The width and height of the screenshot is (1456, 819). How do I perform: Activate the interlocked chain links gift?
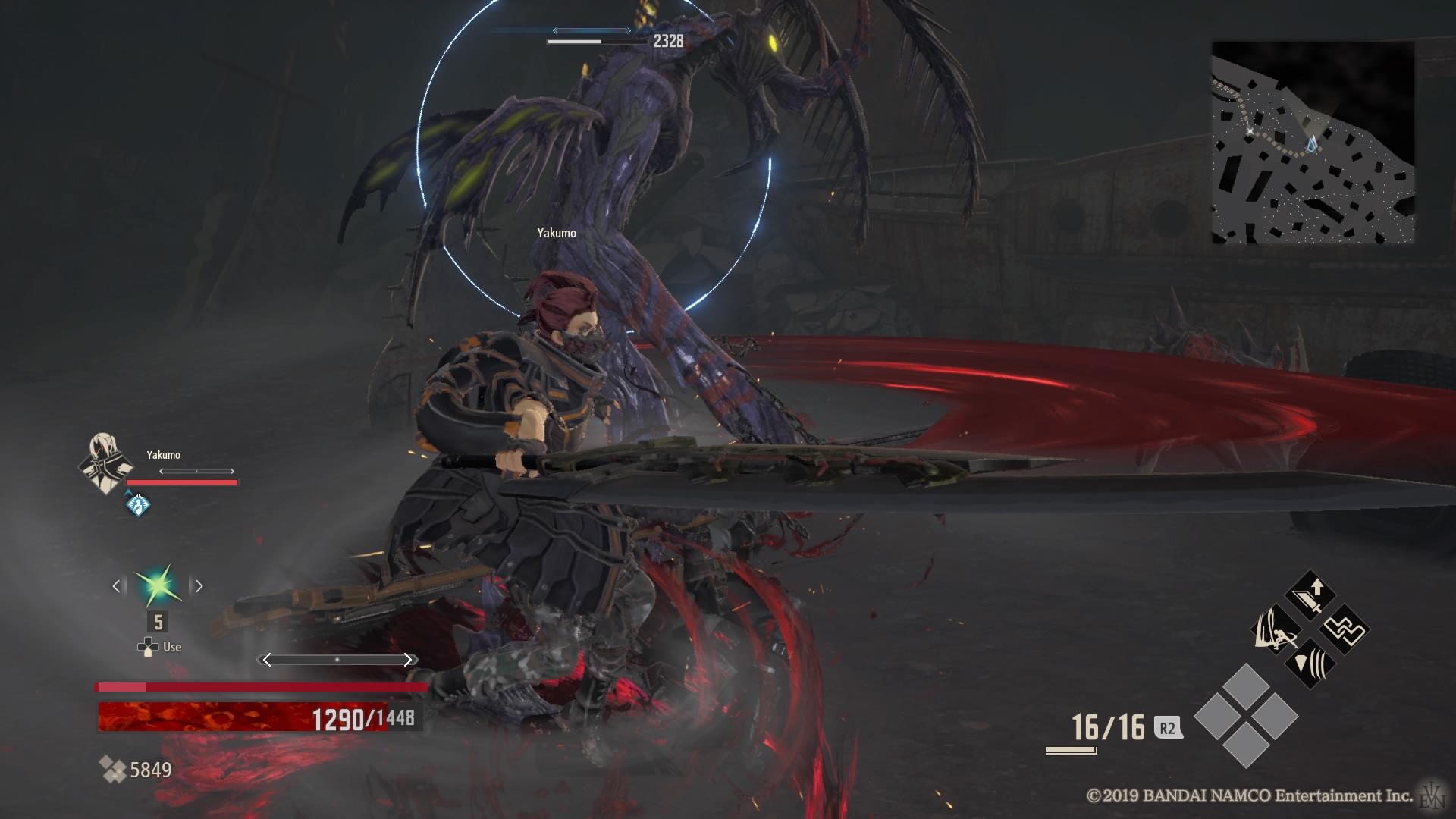1345,629
